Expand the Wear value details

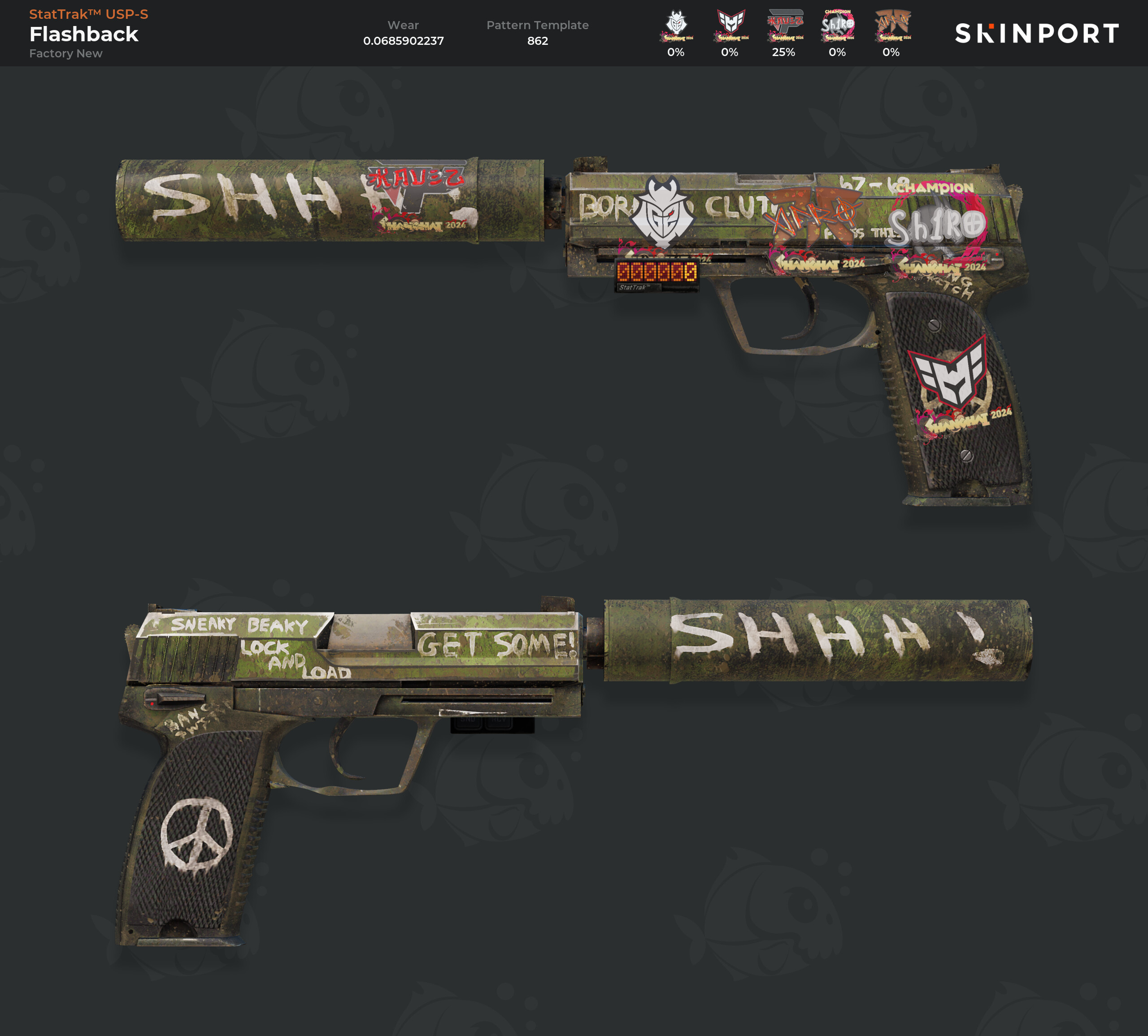(404, 25)
